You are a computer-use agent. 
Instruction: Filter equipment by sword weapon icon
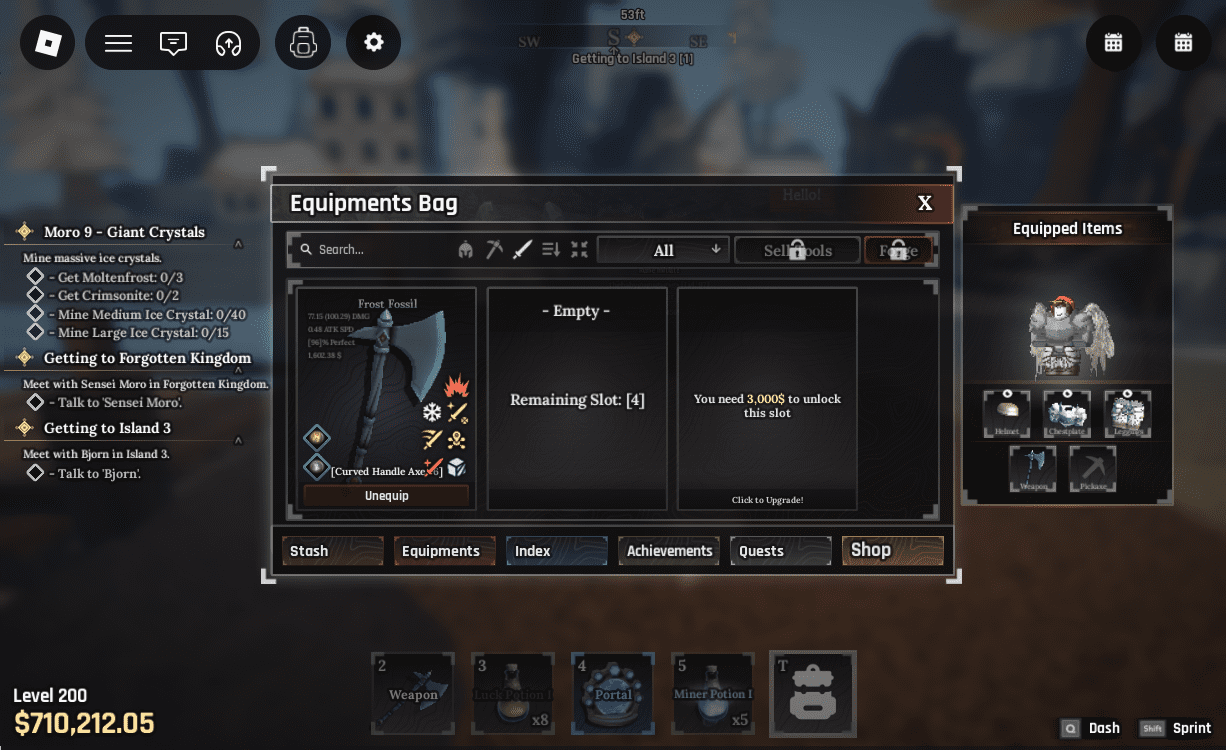[522, 250]
